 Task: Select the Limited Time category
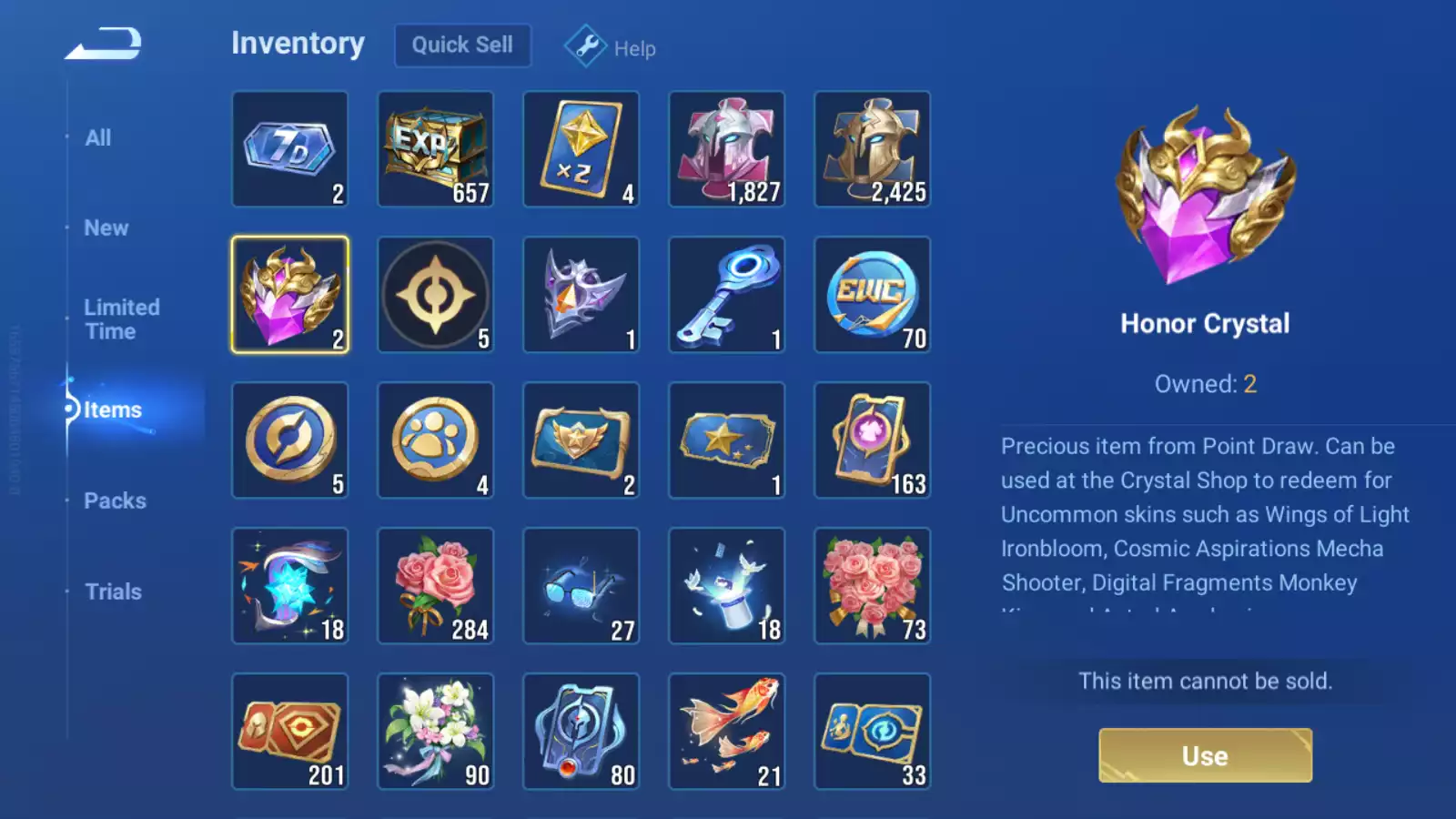click(x=122, y=319)
